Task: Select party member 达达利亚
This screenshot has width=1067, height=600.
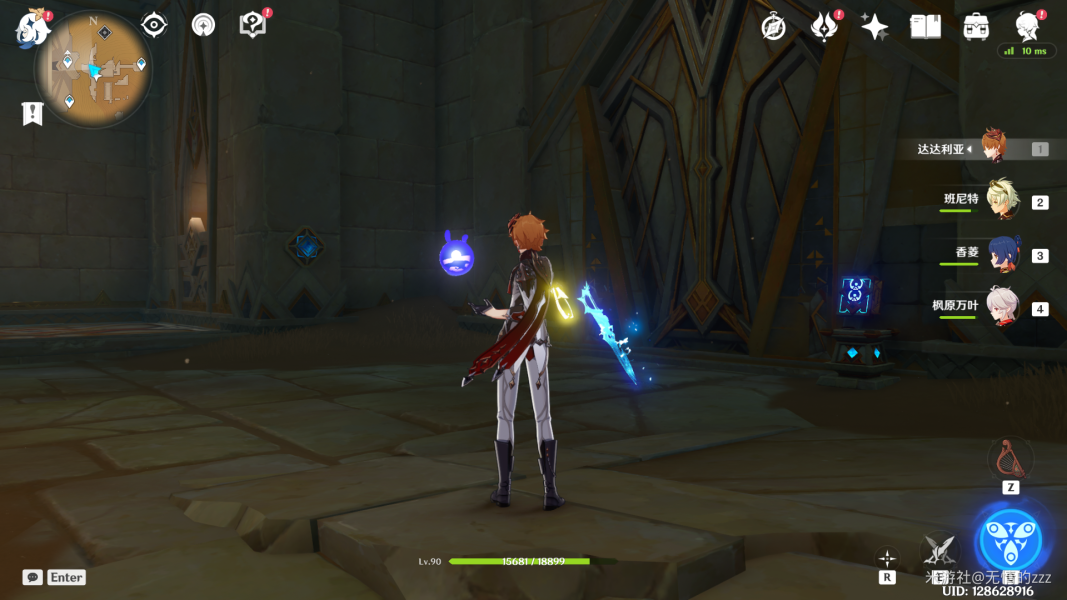Action: (x=993, y=148)
